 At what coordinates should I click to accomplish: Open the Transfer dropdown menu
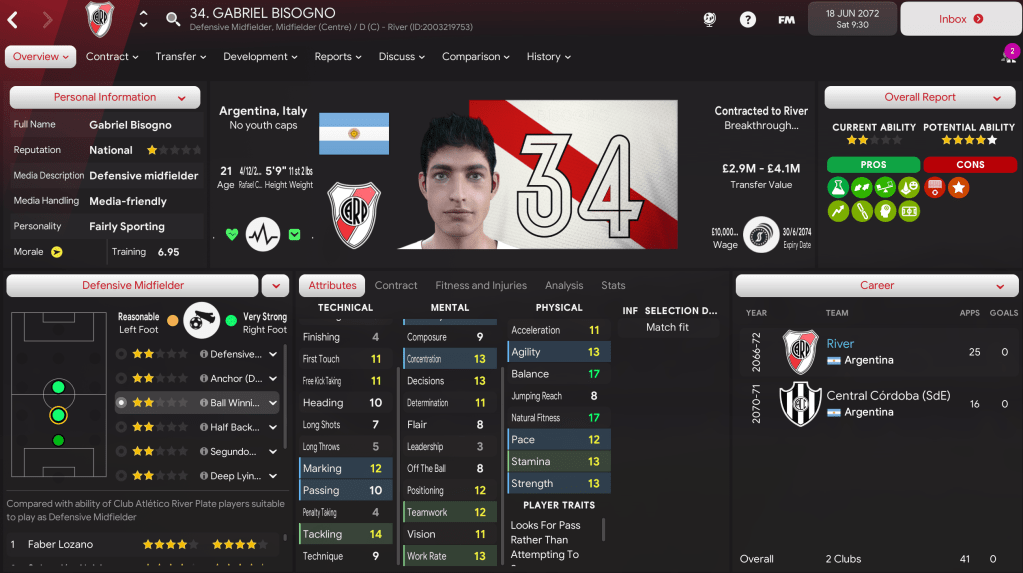pyautogui.click(x=181, y=57)
